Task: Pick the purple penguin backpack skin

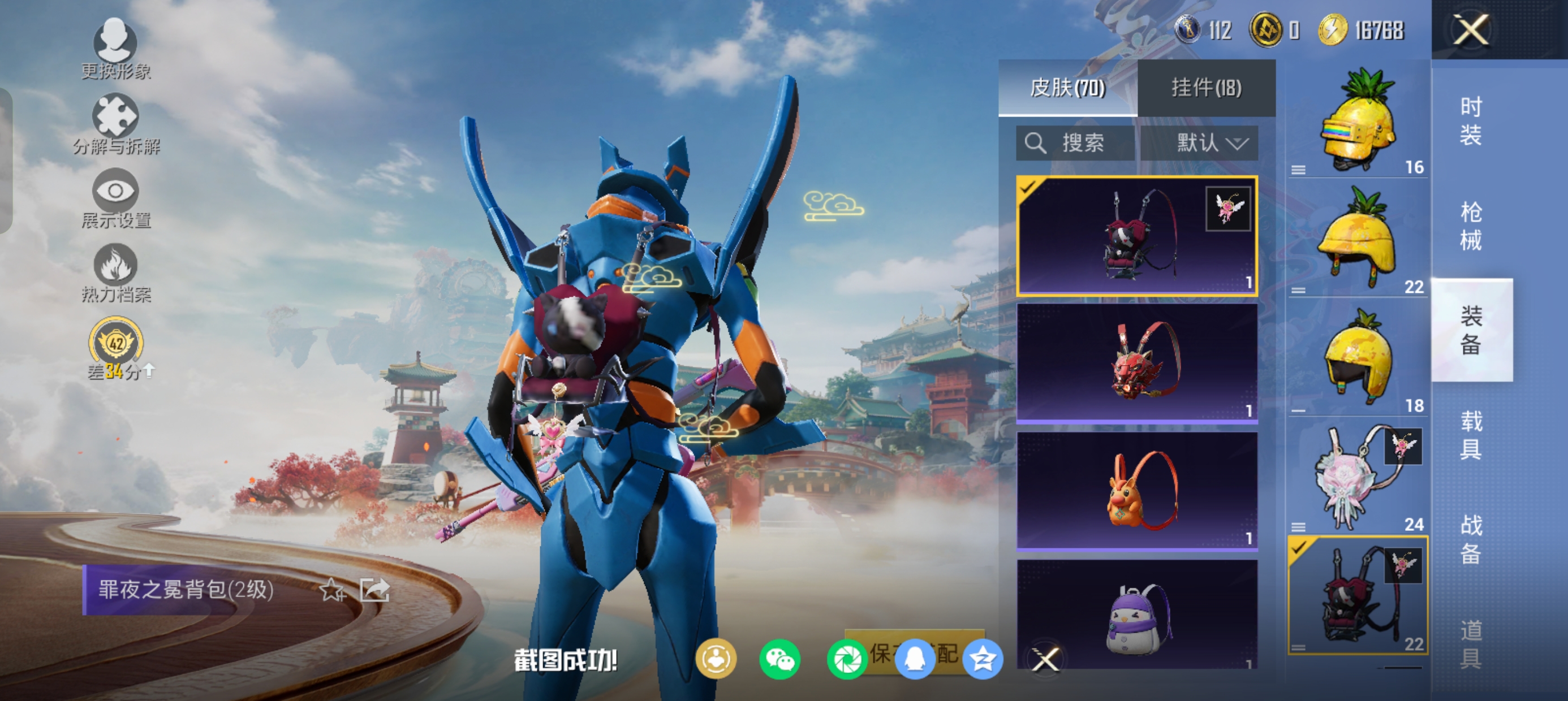Action: point(1137,616)
